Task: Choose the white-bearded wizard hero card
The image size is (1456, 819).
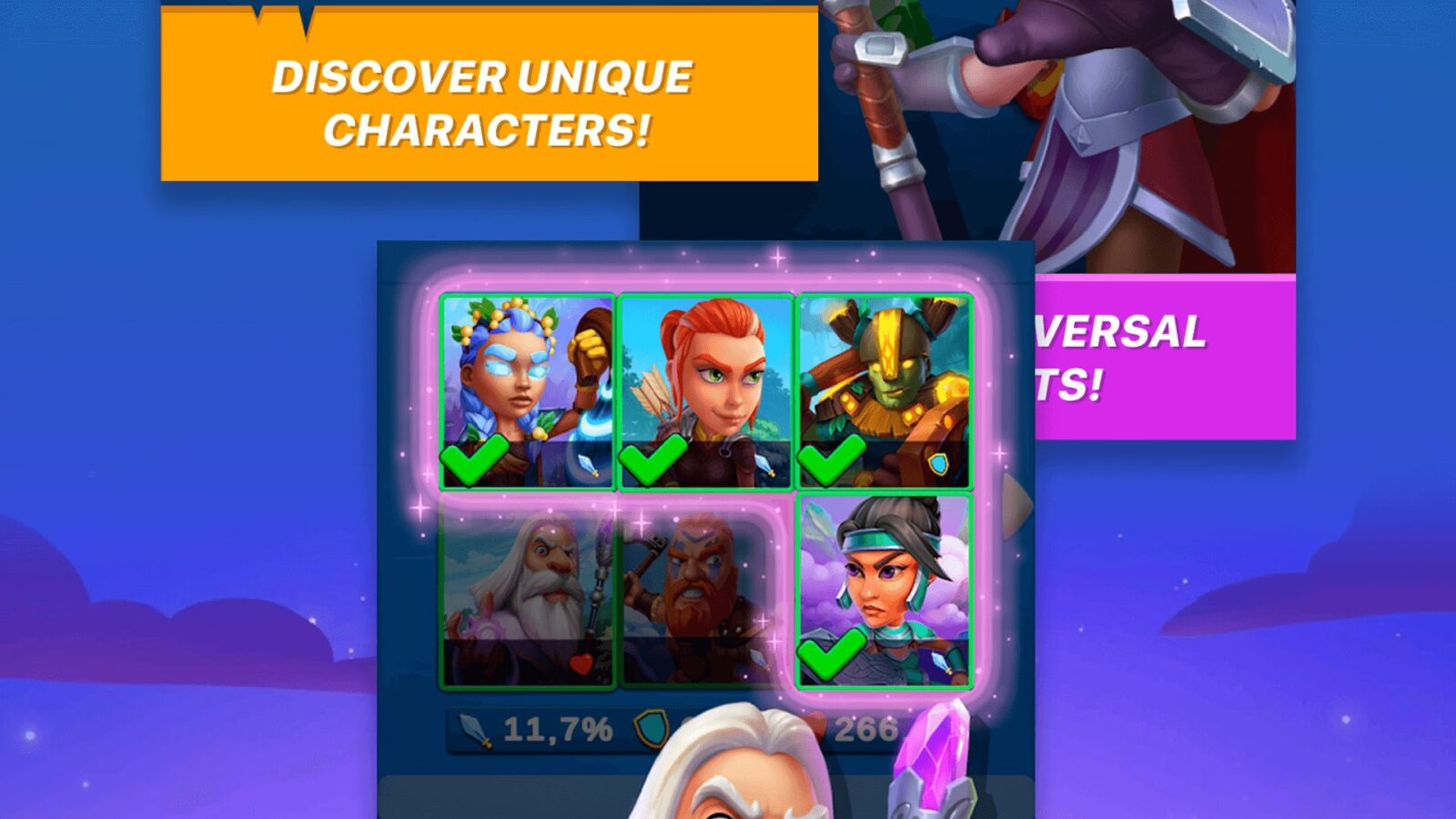Action: (528, 596)
